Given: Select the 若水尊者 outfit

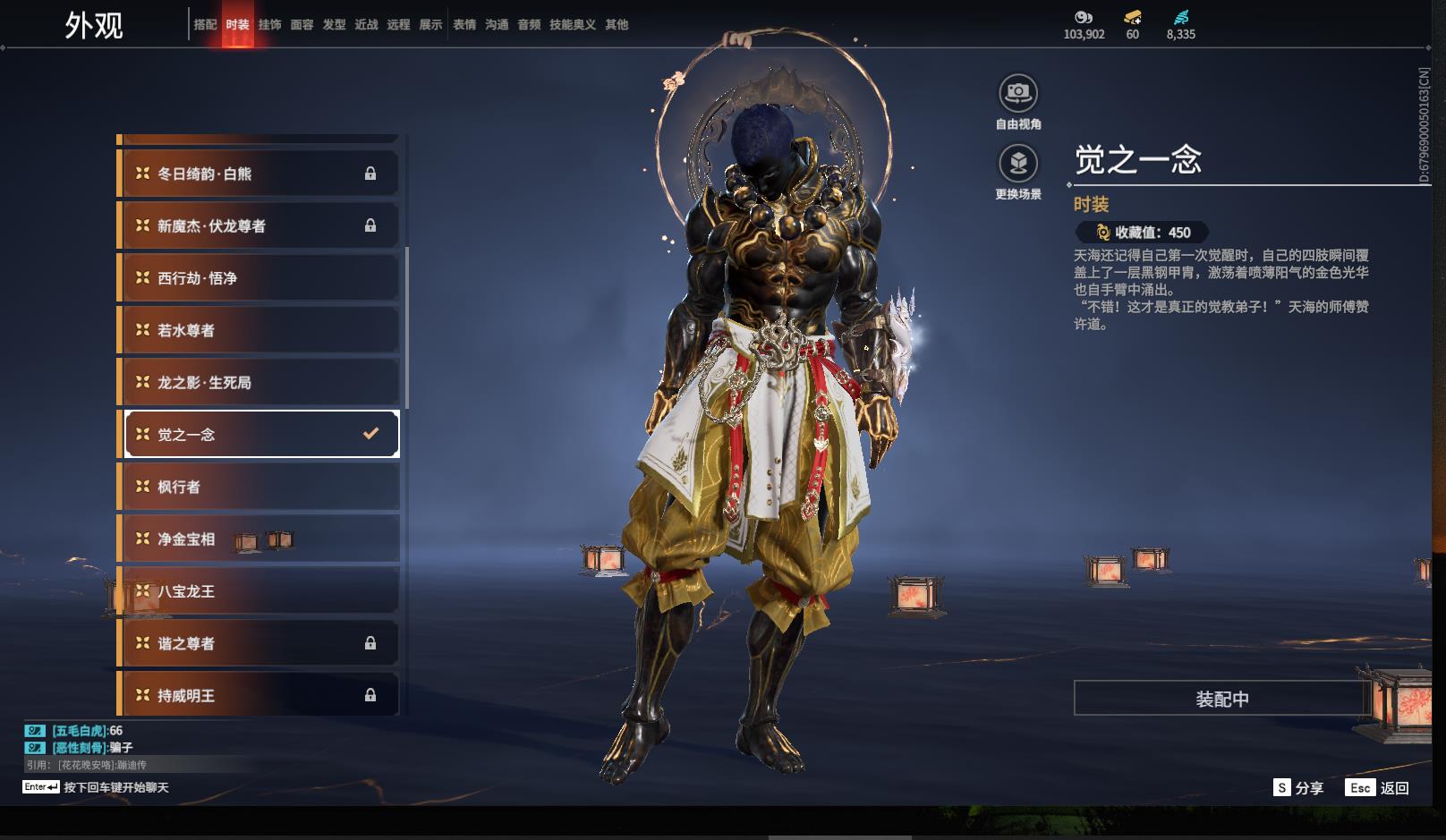Looking at the screenshot, I should [259, 330].
